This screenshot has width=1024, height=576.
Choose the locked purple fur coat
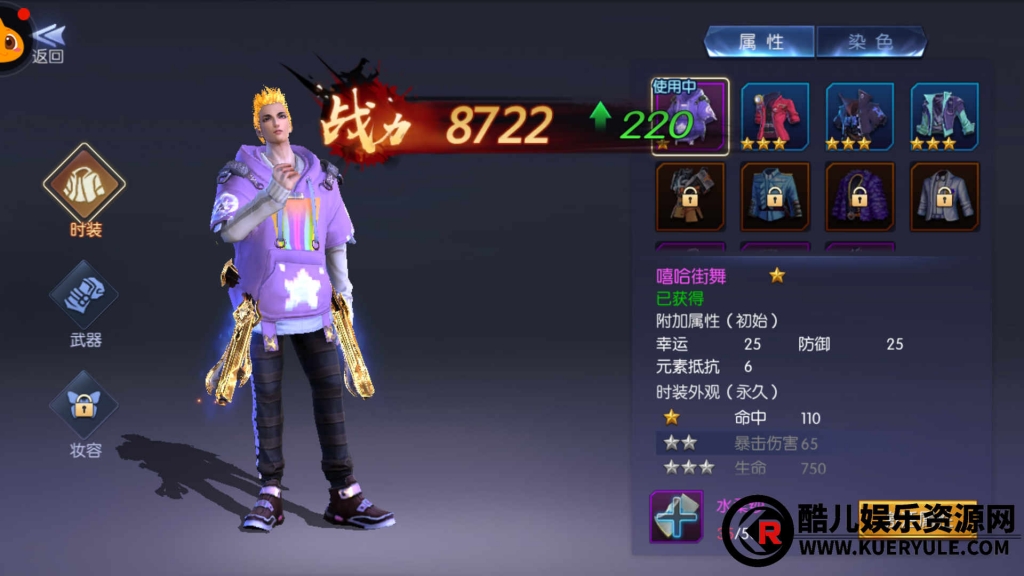click(x=859, y=197)
